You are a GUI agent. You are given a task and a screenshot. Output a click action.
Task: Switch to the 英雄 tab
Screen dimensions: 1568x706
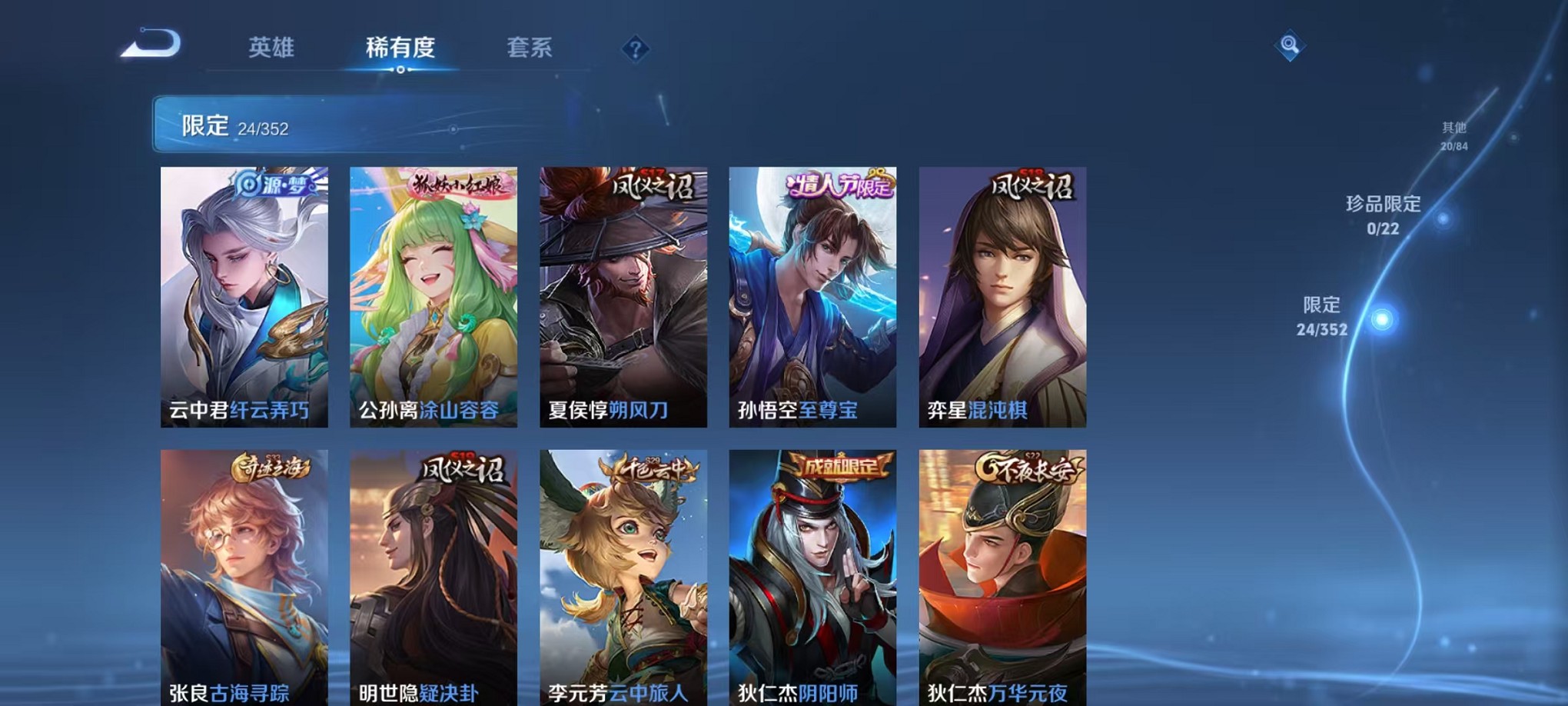pos(271,48)
